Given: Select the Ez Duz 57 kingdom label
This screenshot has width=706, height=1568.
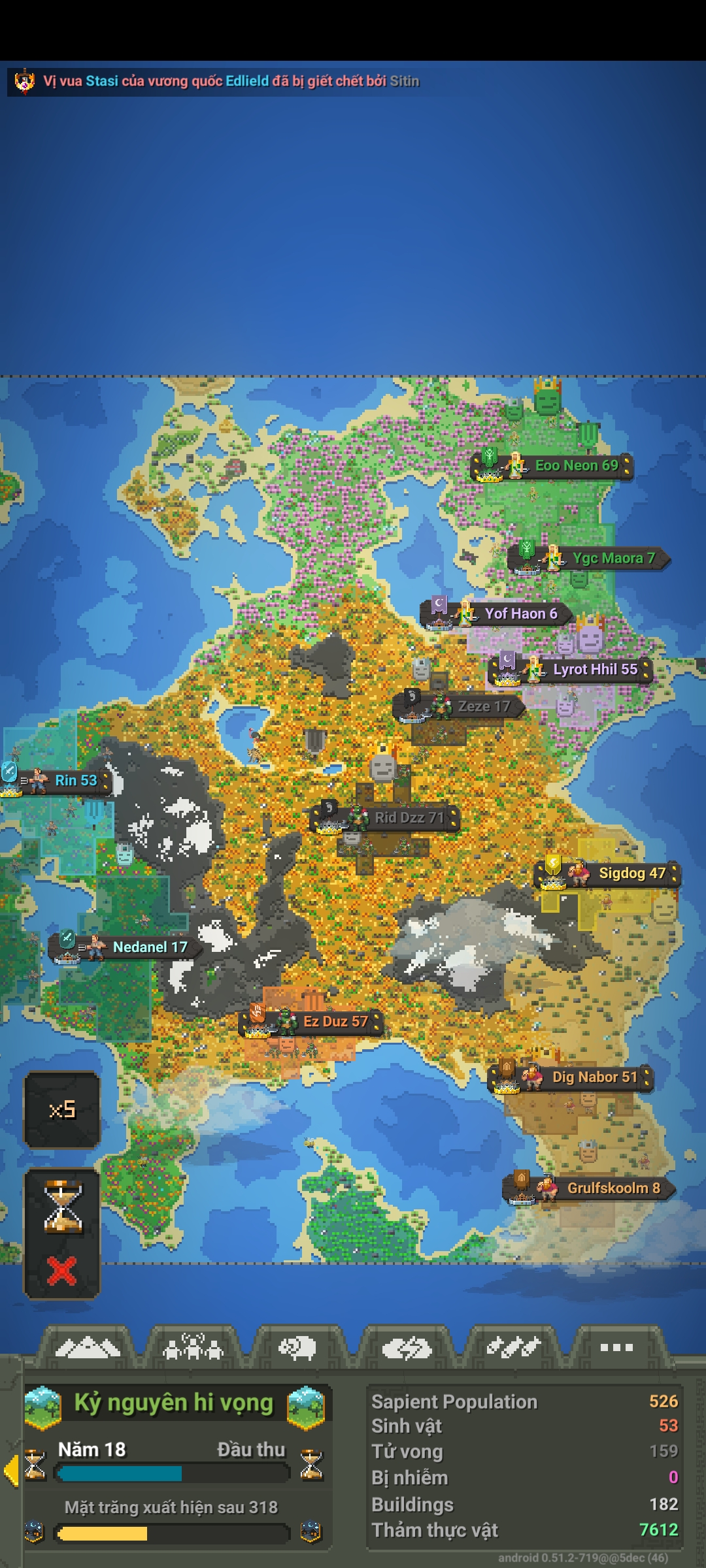Looking at the screenshot, I should tap(335, 1022).
